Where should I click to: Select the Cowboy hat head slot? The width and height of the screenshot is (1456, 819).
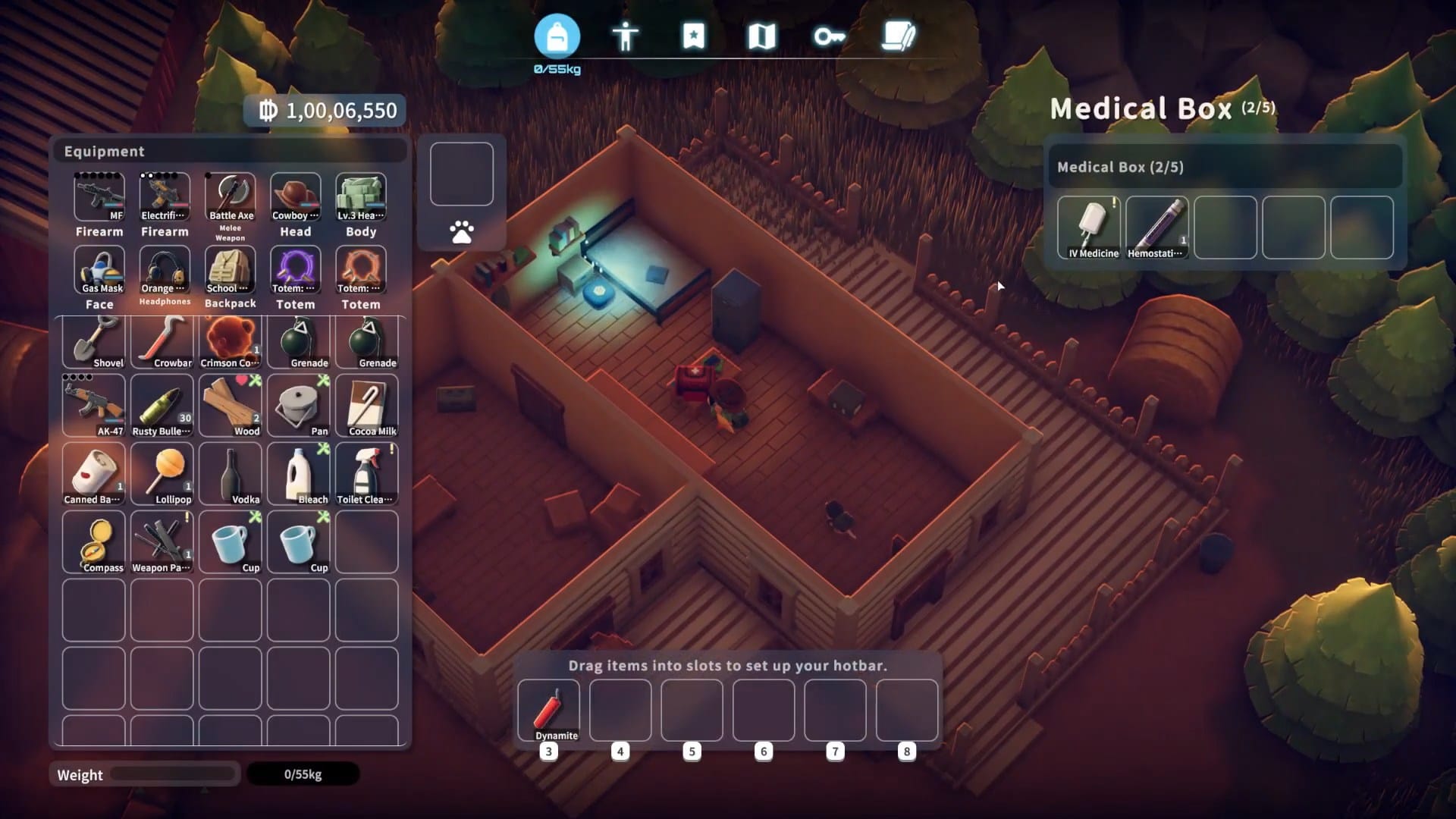[296, 197]
